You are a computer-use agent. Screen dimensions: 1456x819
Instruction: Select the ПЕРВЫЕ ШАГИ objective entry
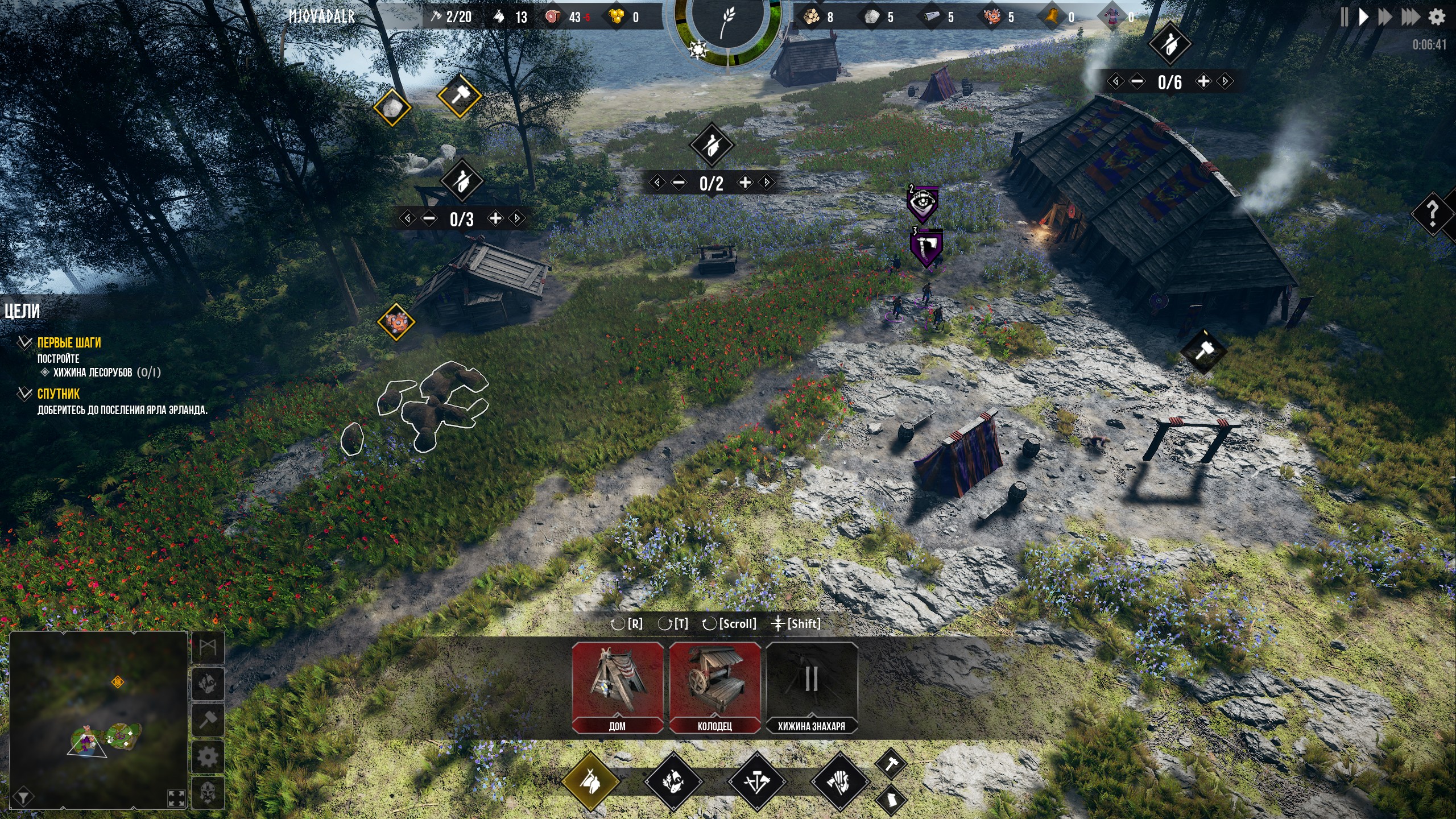pyautogui.click(x=69, y=342)
